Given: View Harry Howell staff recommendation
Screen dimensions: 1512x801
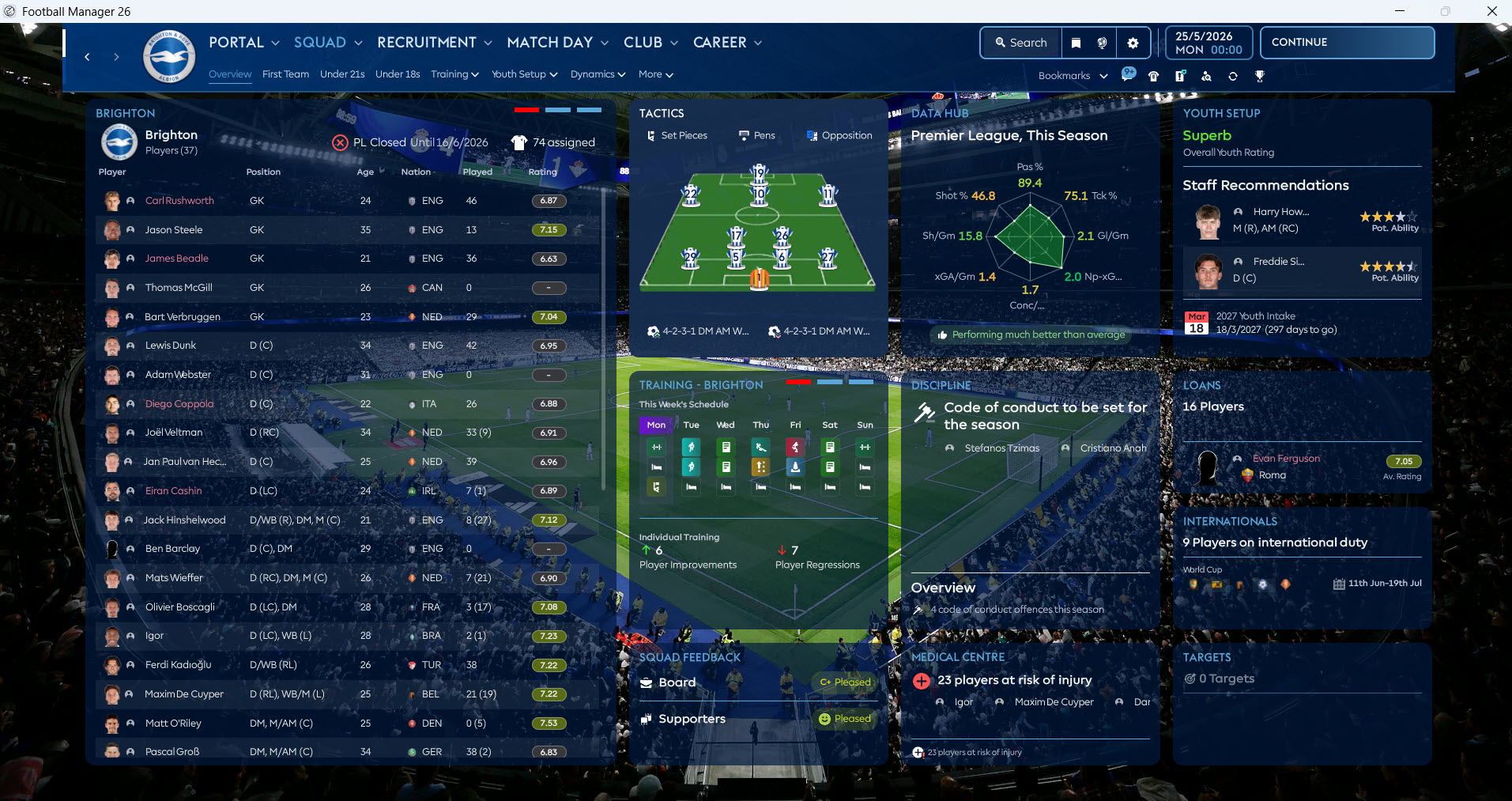Looking at the screenshot, I should tap(1280, 212).
